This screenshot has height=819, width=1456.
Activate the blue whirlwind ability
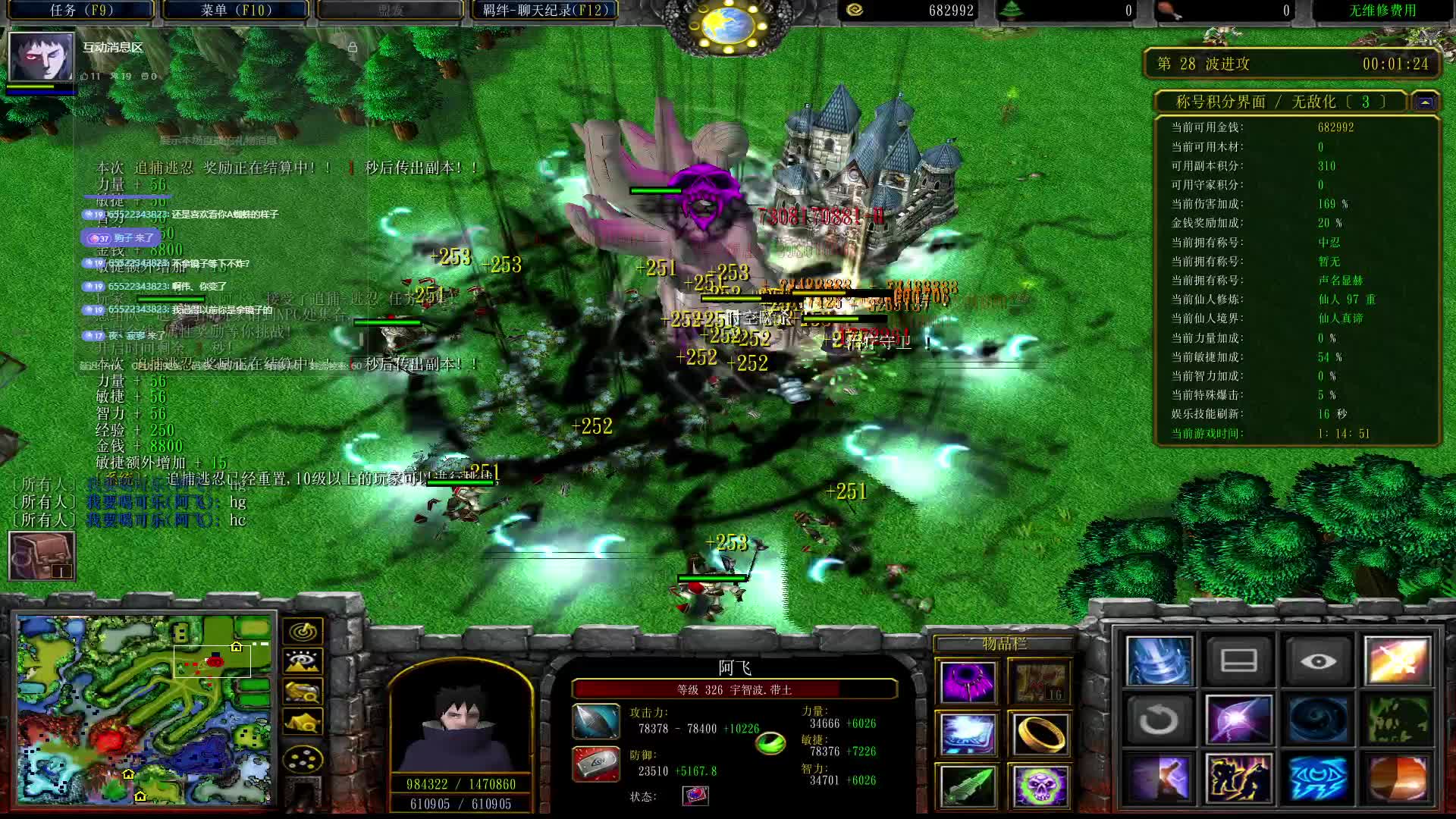[1159, 661]
